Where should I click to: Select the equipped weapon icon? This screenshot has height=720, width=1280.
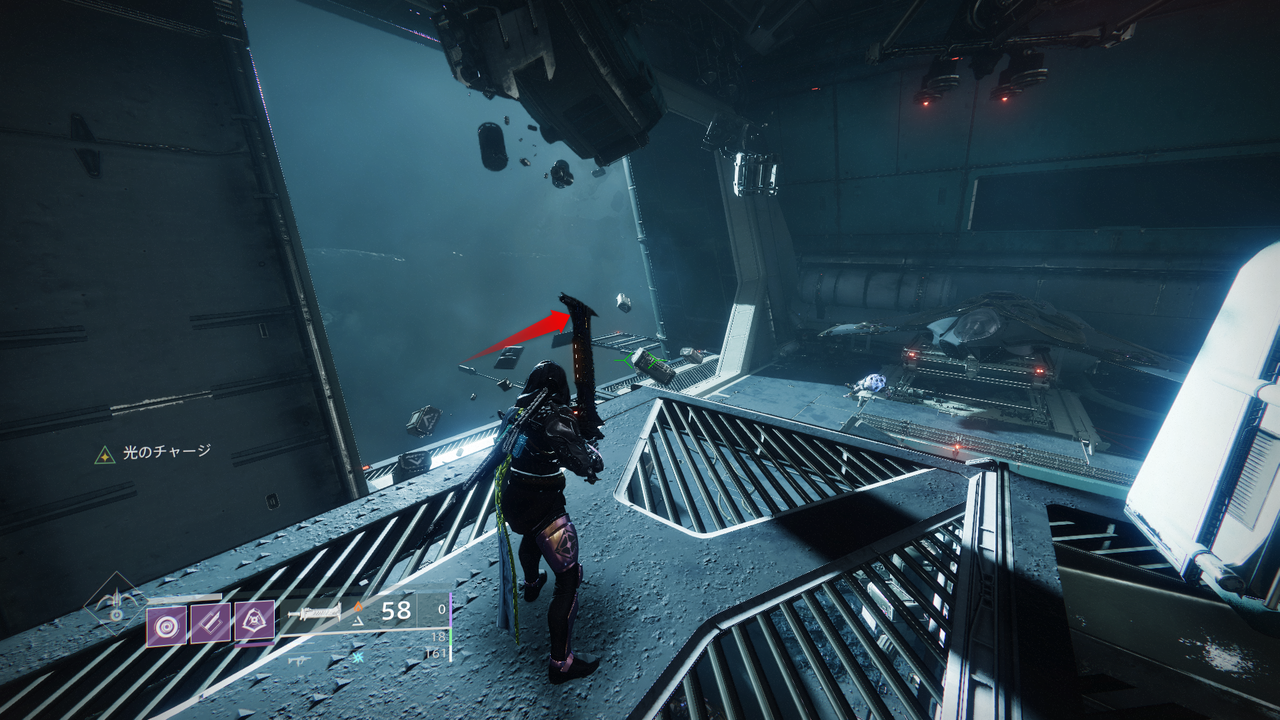[x=314, y=612]
